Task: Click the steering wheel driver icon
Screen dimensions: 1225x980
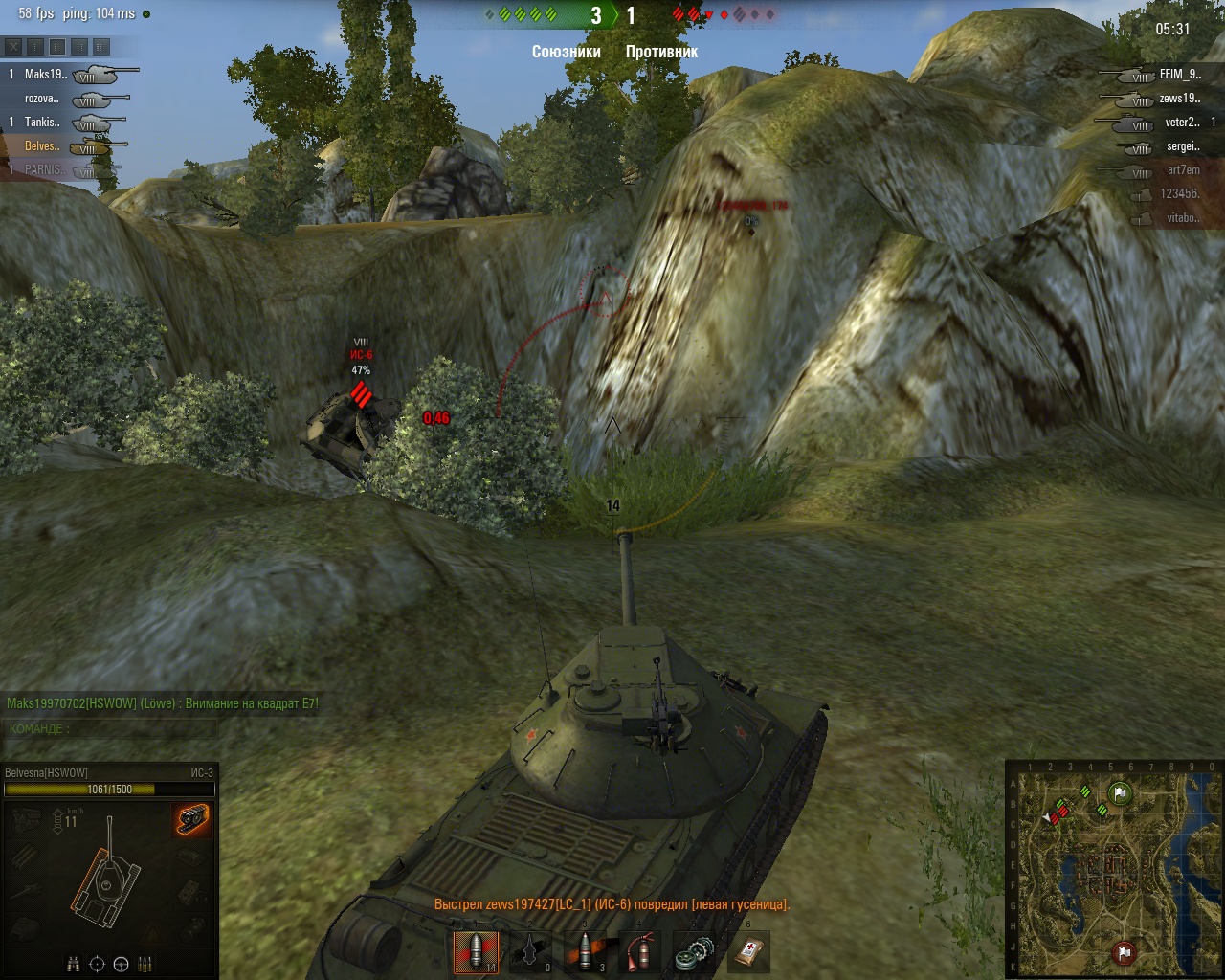Action: tap(122, 964)
